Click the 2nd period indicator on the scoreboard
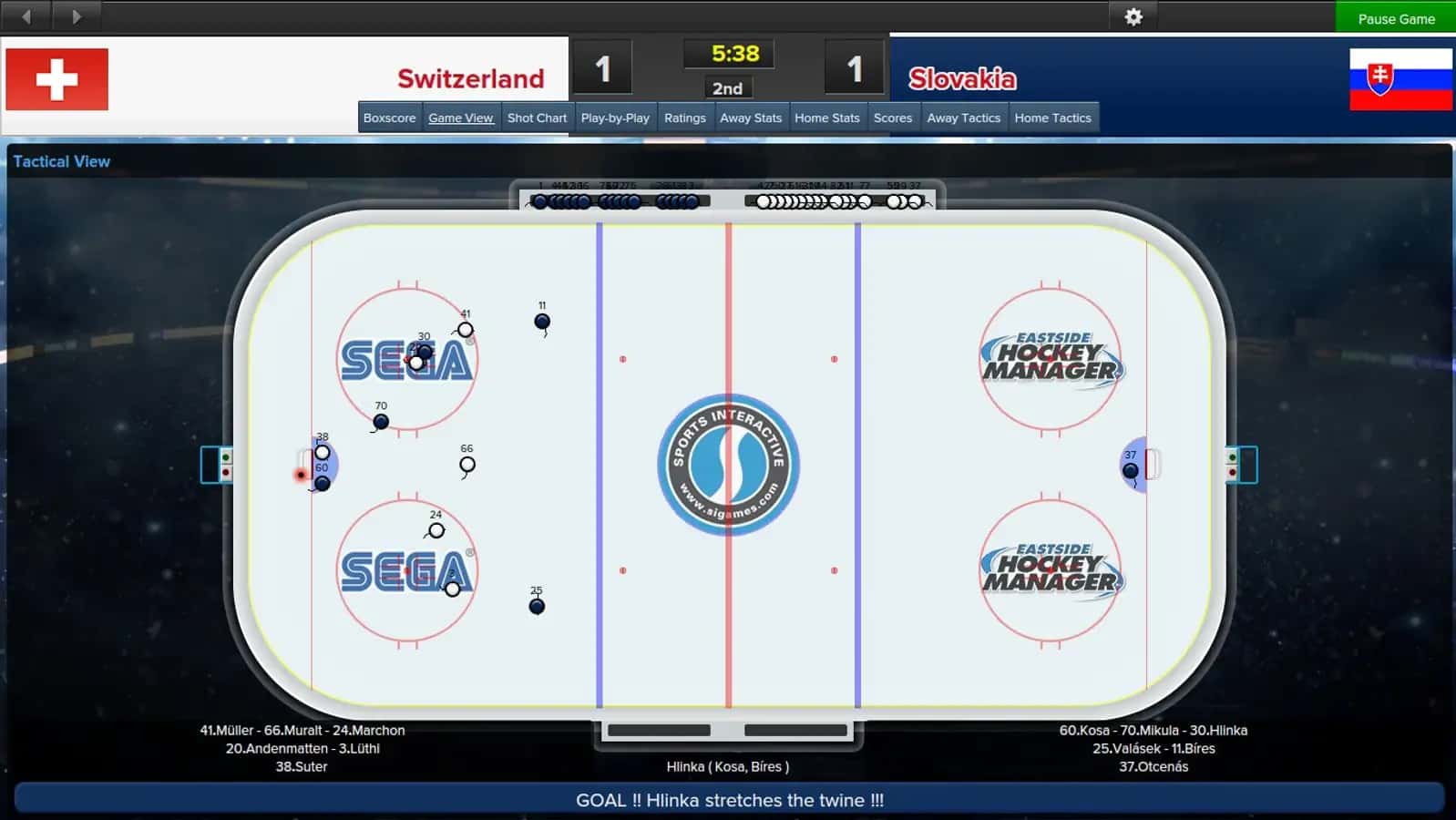This screenshot has height=820, width=1456. 727,88
